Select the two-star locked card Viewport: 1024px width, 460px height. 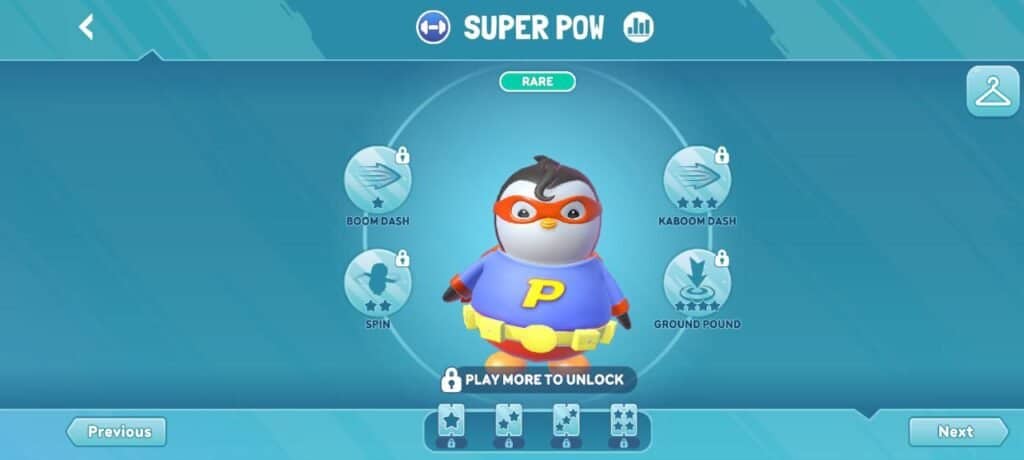[508, 425]
